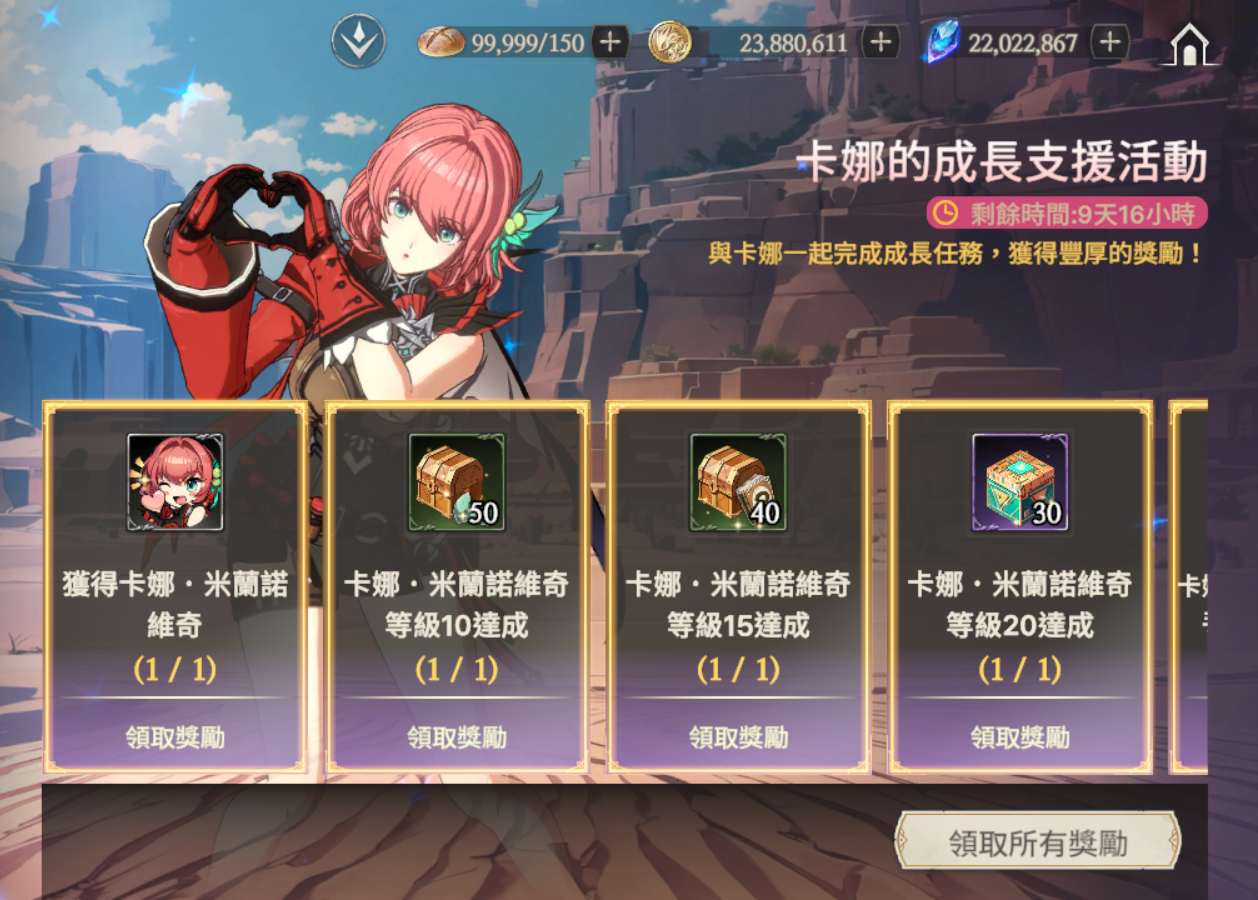Claim the 等級20達成 reward
Viewport: 1258px width, 900px height.
tap(1020, 738)
